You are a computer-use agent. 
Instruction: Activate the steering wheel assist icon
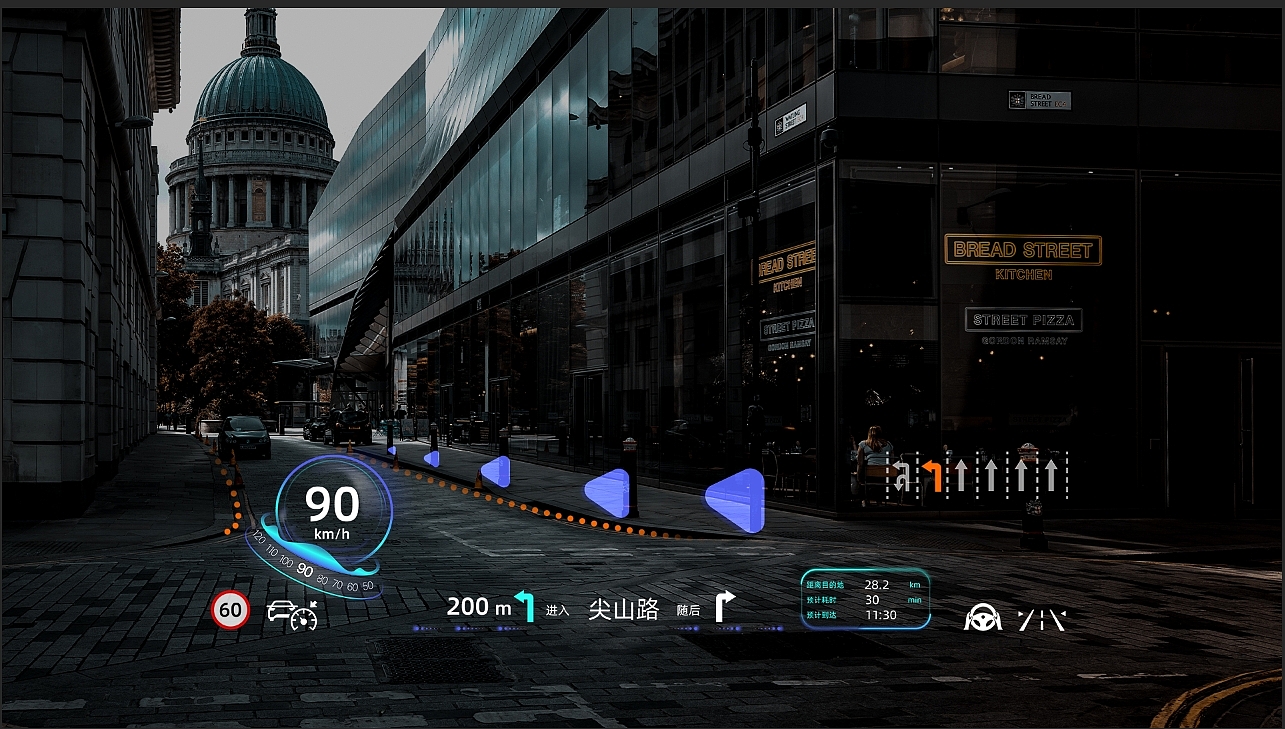pos(983,618)
